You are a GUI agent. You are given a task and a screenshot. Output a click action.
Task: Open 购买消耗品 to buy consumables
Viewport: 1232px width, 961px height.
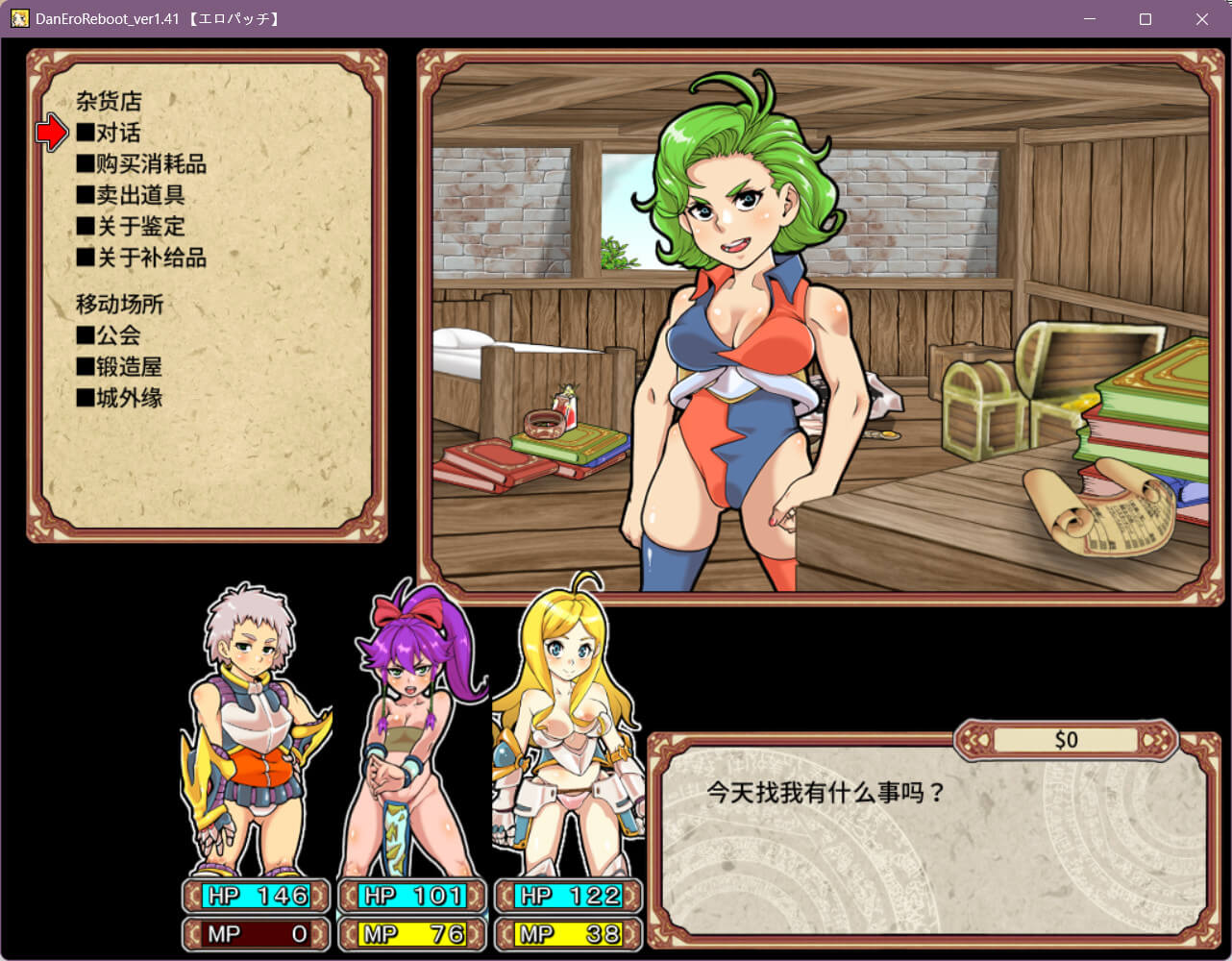click(x=150, y=164)
